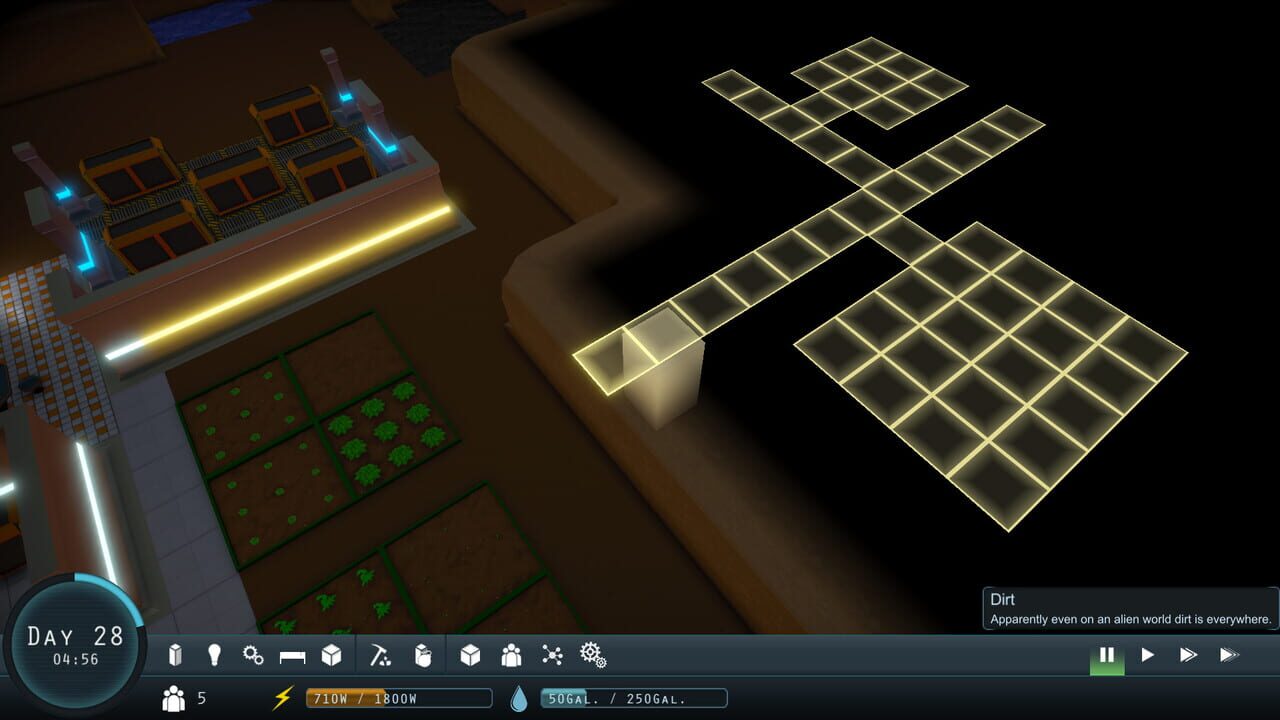Select the machinery gears tool
The image size is (1280, 720).
tap(252, 655)
